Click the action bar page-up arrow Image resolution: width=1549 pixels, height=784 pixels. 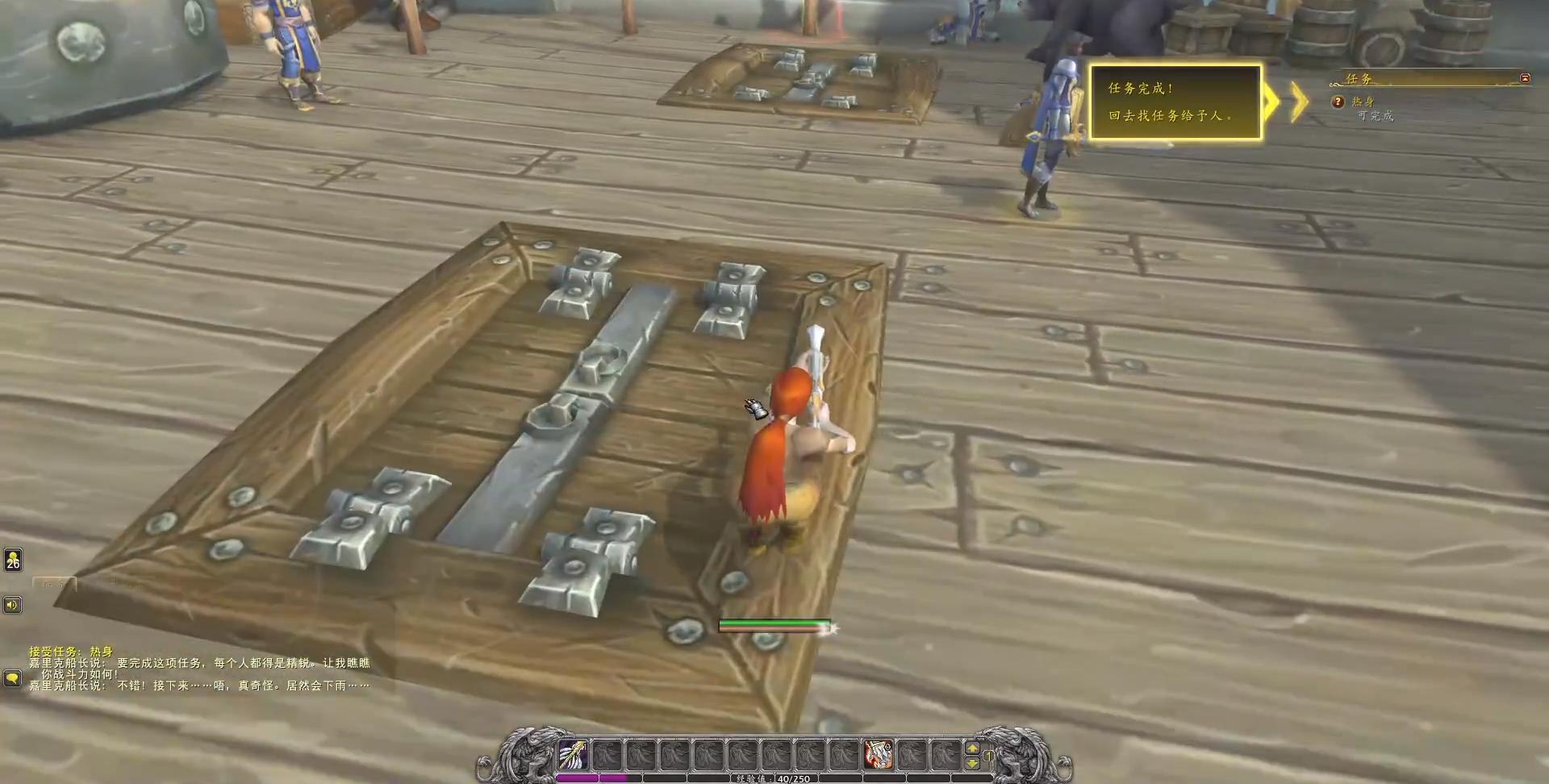971,749
